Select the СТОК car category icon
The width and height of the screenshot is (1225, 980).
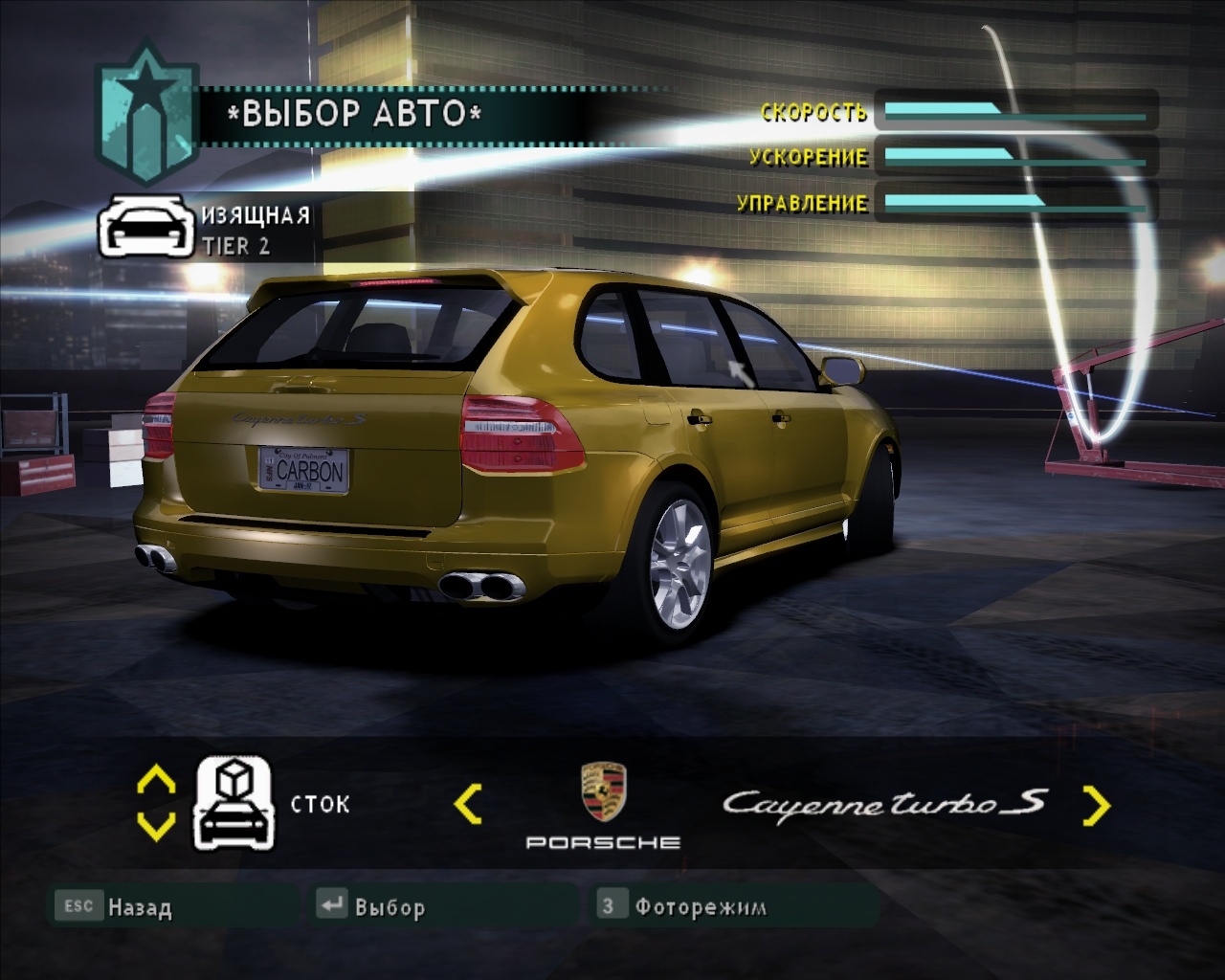(234, 803)
